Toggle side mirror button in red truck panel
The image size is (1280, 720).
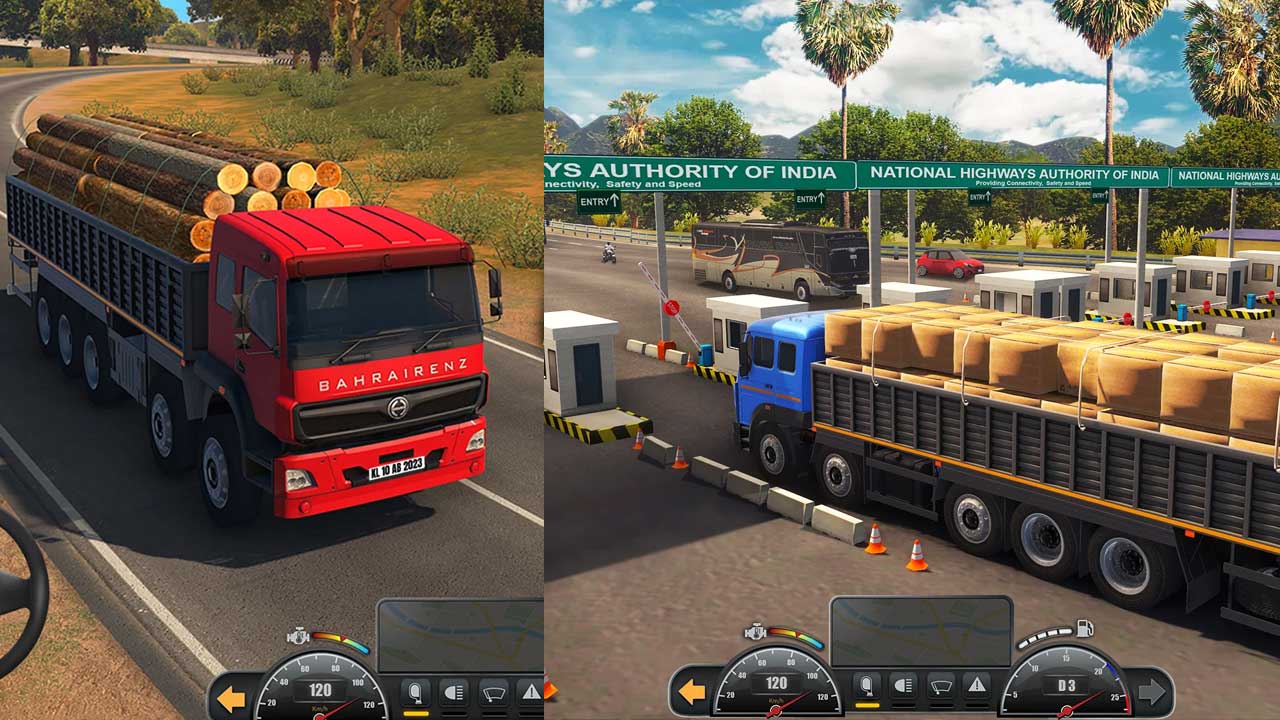415,692
